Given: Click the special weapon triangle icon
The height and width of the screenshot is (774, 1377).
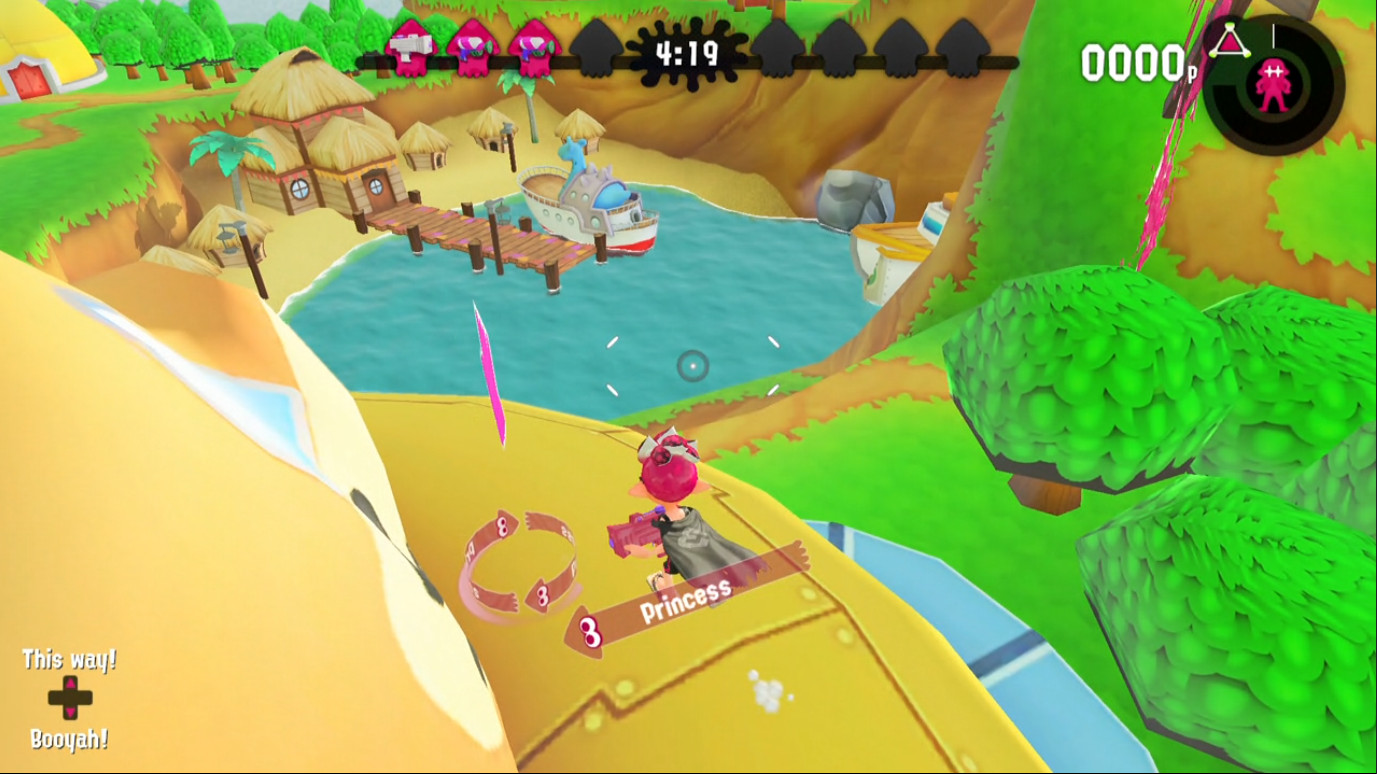Looking at the screenshot, I should tap(1229, 40).
